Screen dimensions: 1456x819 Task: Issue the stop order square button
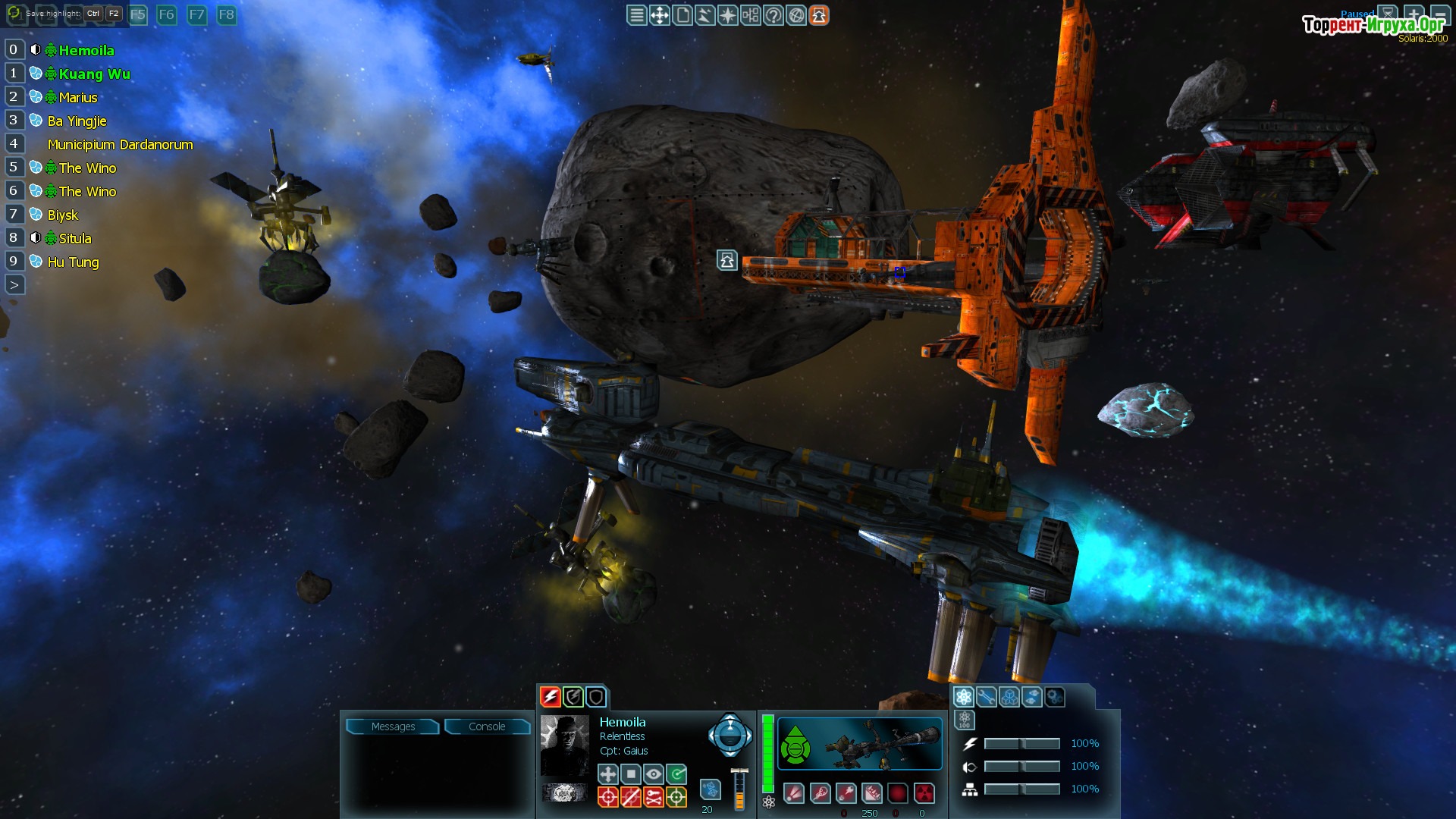[x=631, y=774]
